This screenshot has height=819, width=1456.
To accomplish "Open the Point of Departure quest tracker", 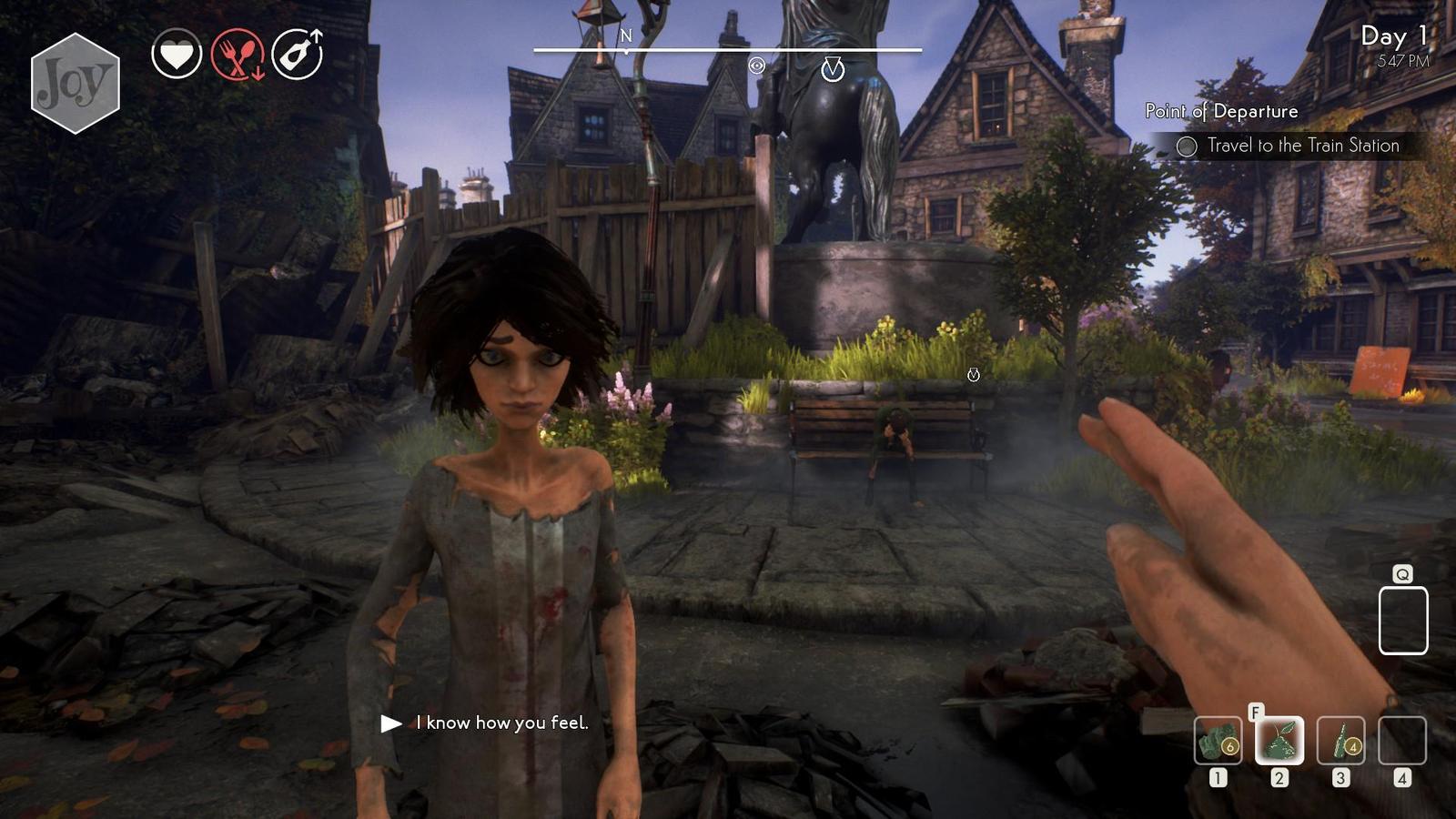I will [x=1221, y=111].
